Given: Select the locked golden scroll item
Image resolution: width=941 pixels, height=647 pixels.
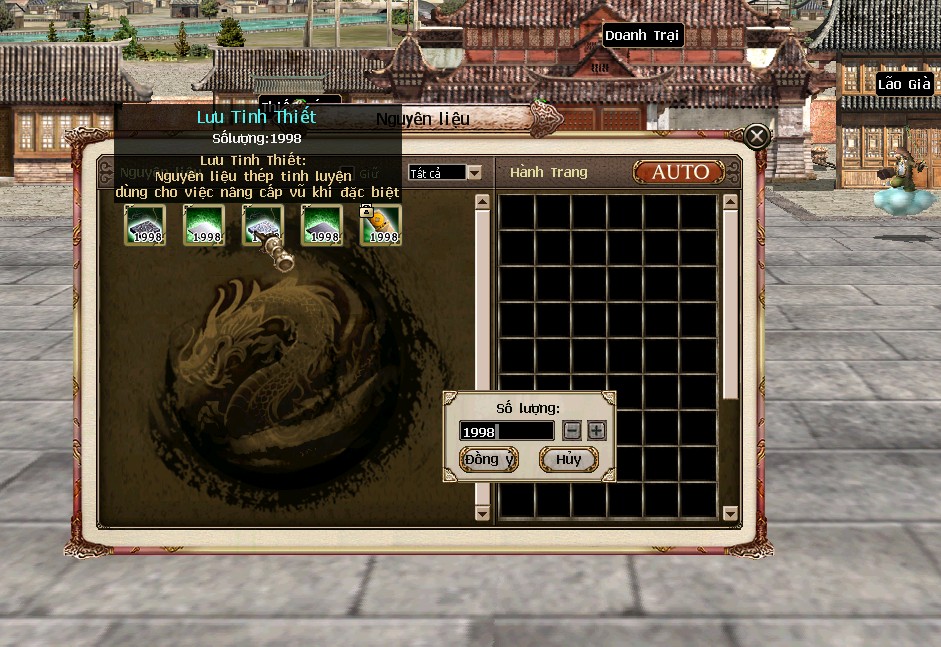Looking at the screenshot, I should click(381, 225).
